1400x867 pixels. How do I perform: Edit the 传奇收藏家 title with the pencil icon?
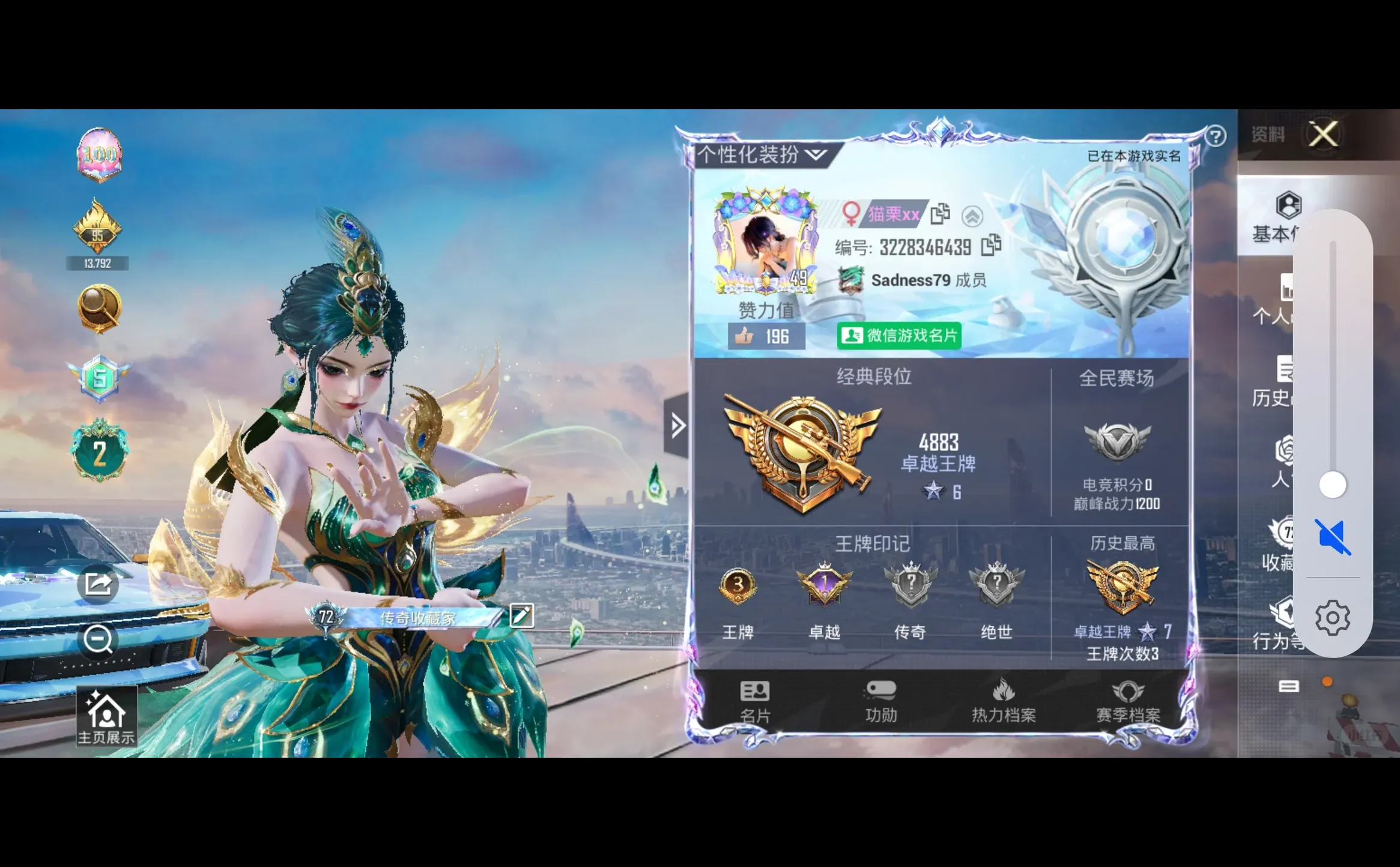(x=521, y=615)
